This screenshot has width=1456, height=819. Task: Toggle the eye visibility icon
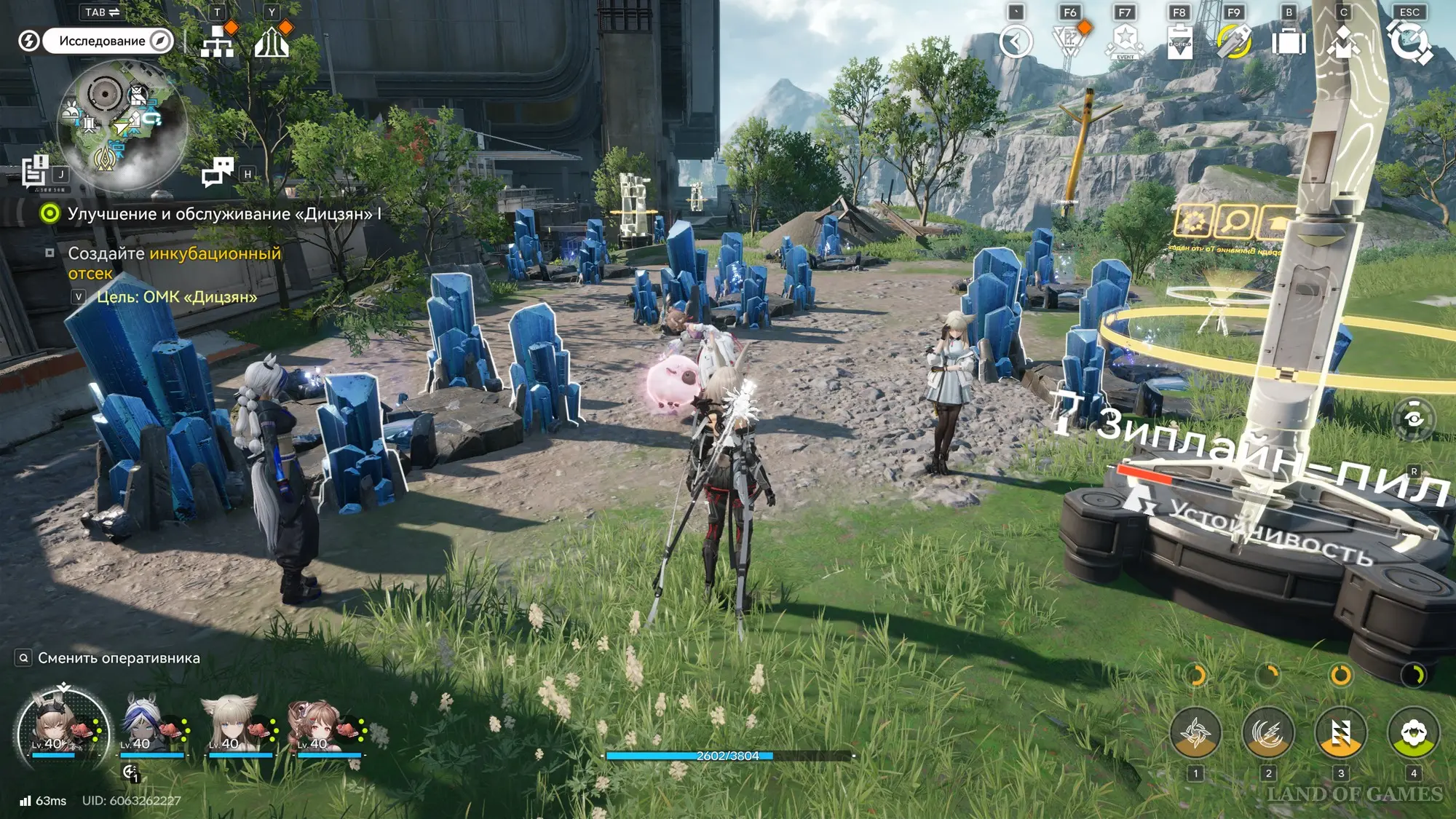pos(1414,419)
